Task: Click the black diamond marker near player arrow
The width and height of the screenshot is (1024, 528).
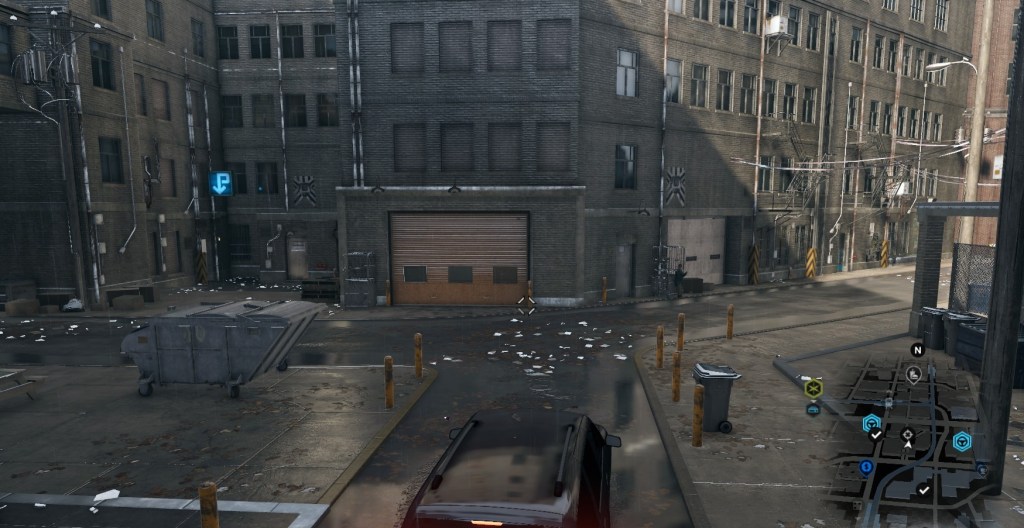Action: click(907, 434)
